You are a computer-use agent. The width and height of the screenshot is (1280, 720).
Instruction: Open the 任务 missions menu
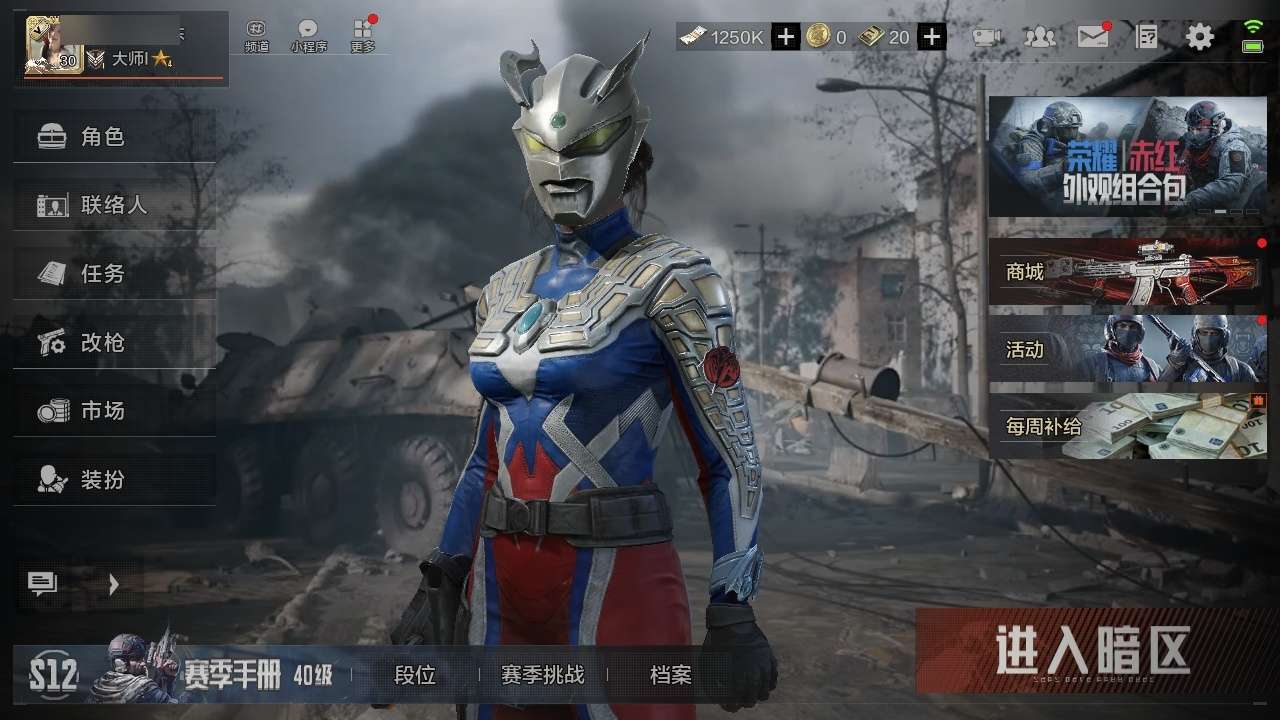pyautogui.click(x=114, y=273)
